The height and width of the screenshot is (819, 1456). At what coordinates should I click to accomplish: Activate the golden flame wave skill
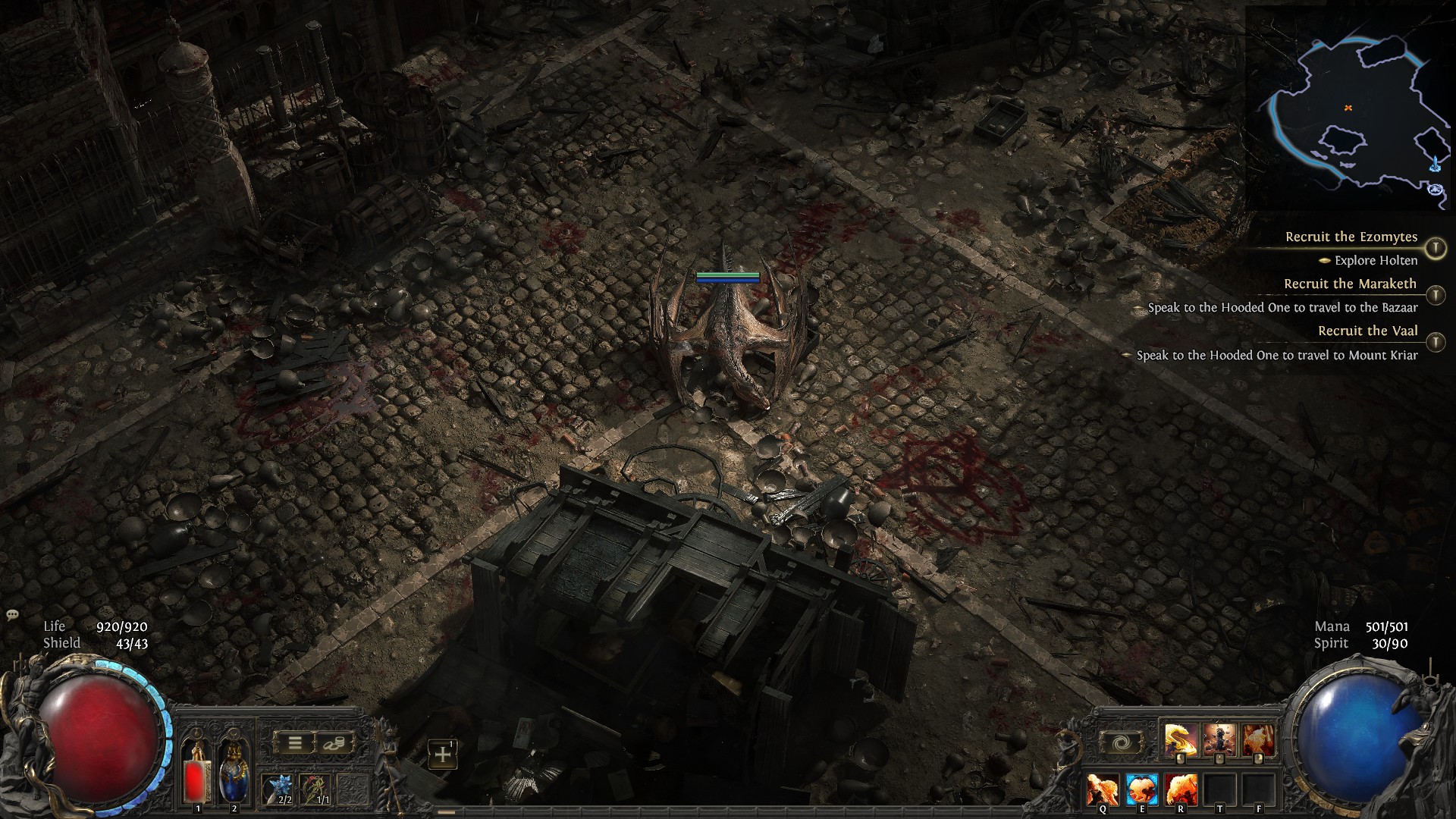(1180, 739)
